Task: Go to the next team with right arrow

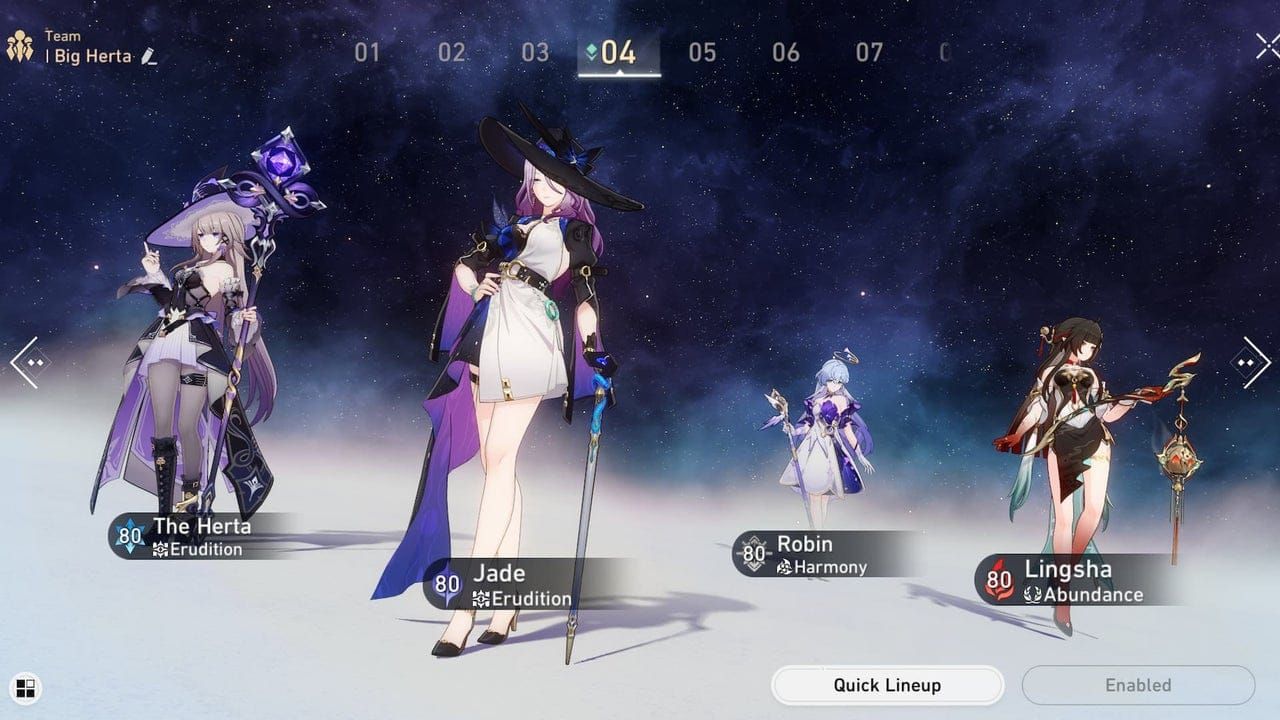Action: click(1252, 362)
